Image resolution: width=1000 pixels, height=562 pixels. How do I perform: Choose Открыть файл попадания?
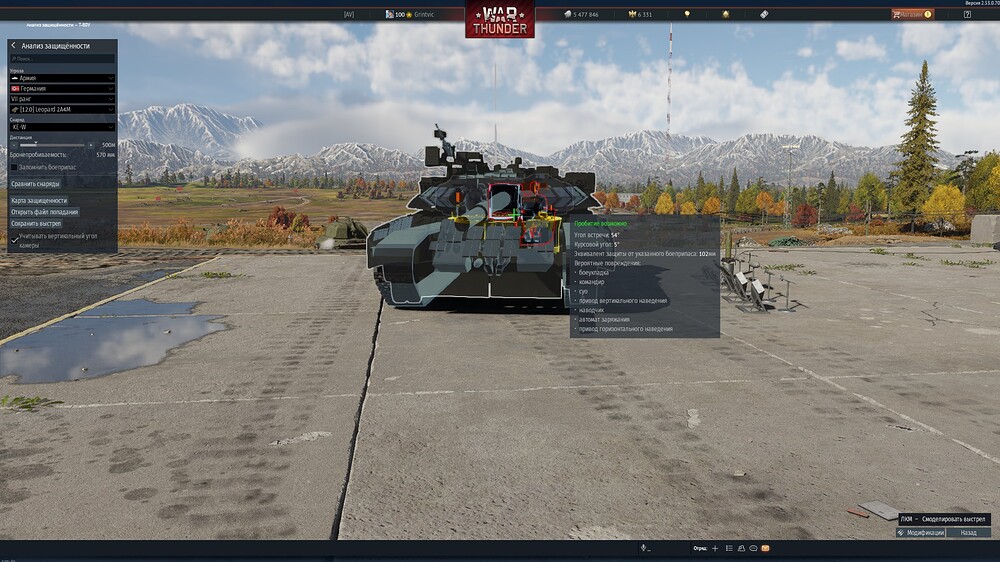44,212
